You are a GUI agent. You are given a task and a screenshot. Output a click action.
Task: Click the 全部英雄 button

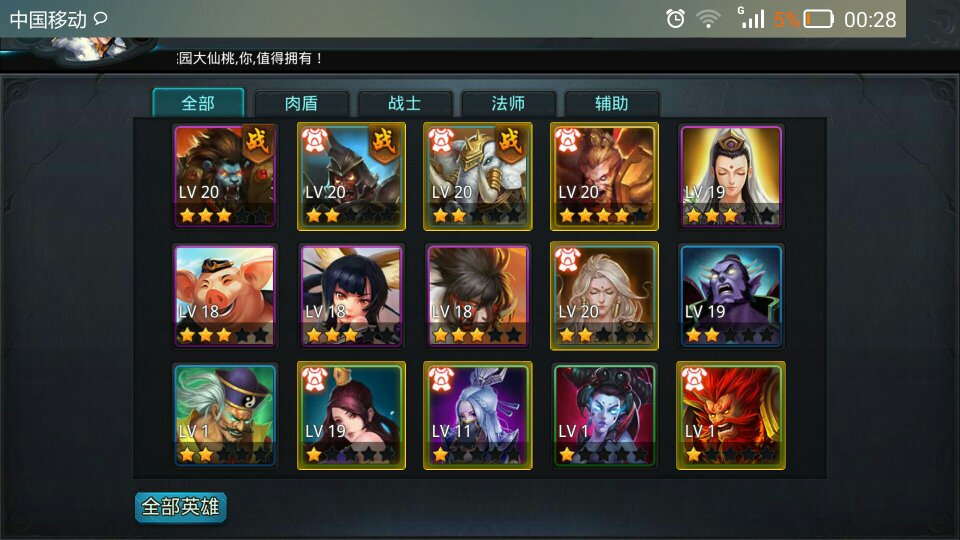click(181, 507)
